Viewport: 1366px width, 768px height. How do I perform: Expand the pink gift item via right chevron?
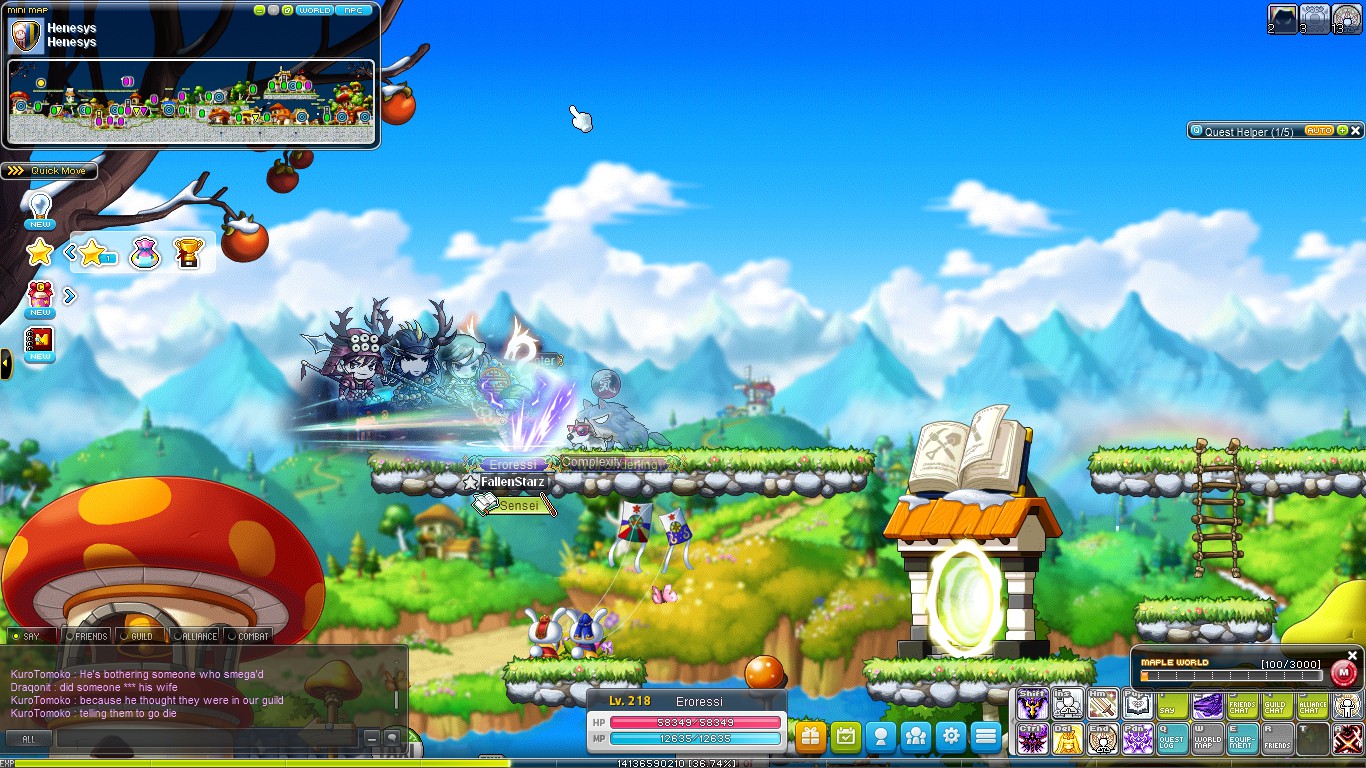pyautogui.click(x=68, y=295)
